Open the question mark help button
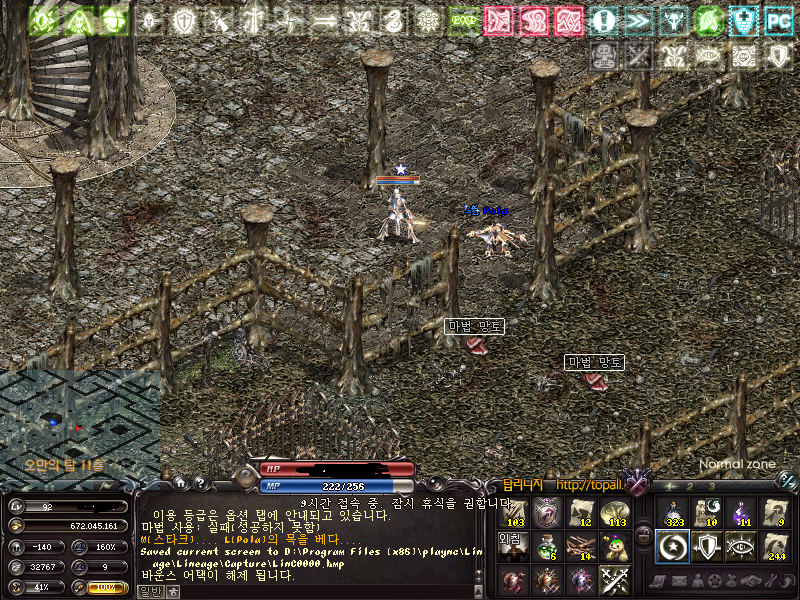The width and height of the screenshot is (800, 600). tap(200, 482)
